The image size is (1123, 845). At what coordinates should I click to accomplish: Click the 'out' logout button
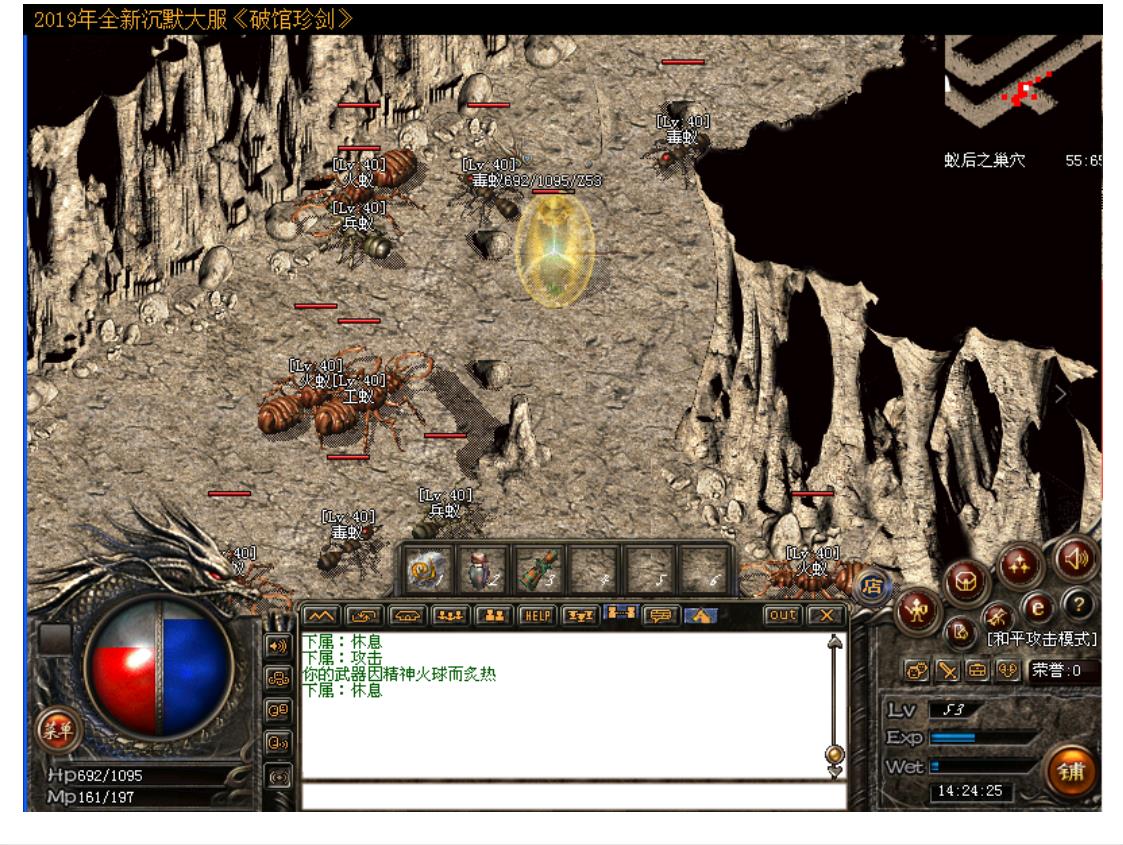[x=782, y=615]
